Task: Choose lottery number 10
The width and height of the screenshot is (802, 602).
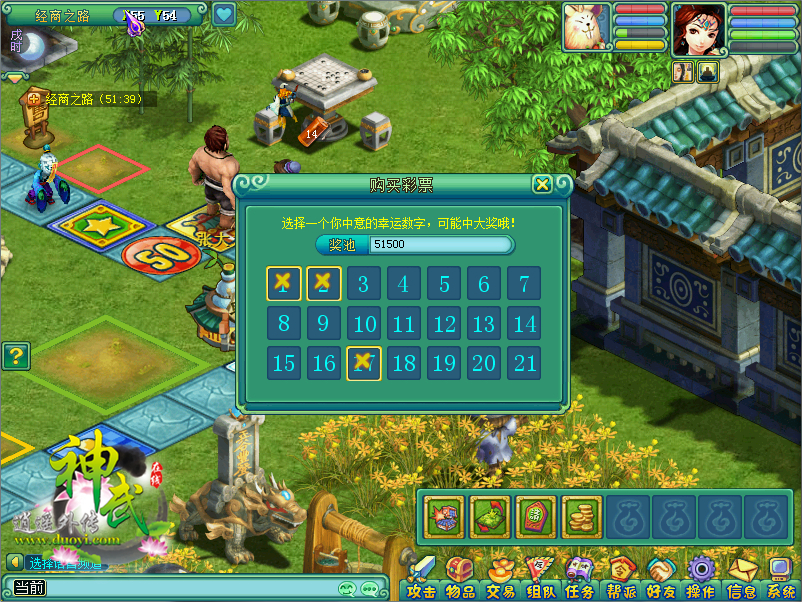Action: 364,324
